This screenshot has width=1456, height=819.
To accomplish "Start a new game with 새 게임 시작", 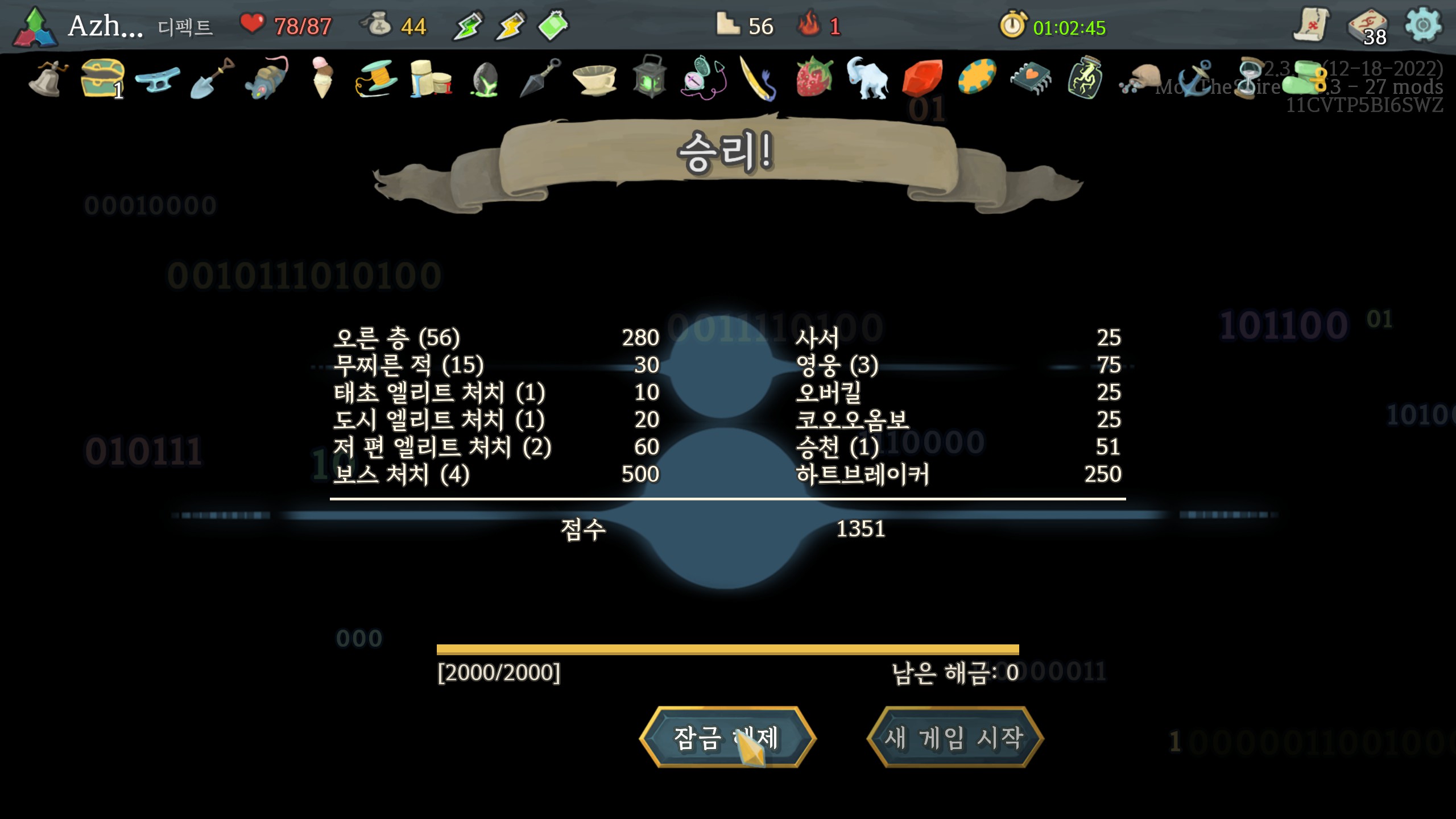I will pos(955,738).
